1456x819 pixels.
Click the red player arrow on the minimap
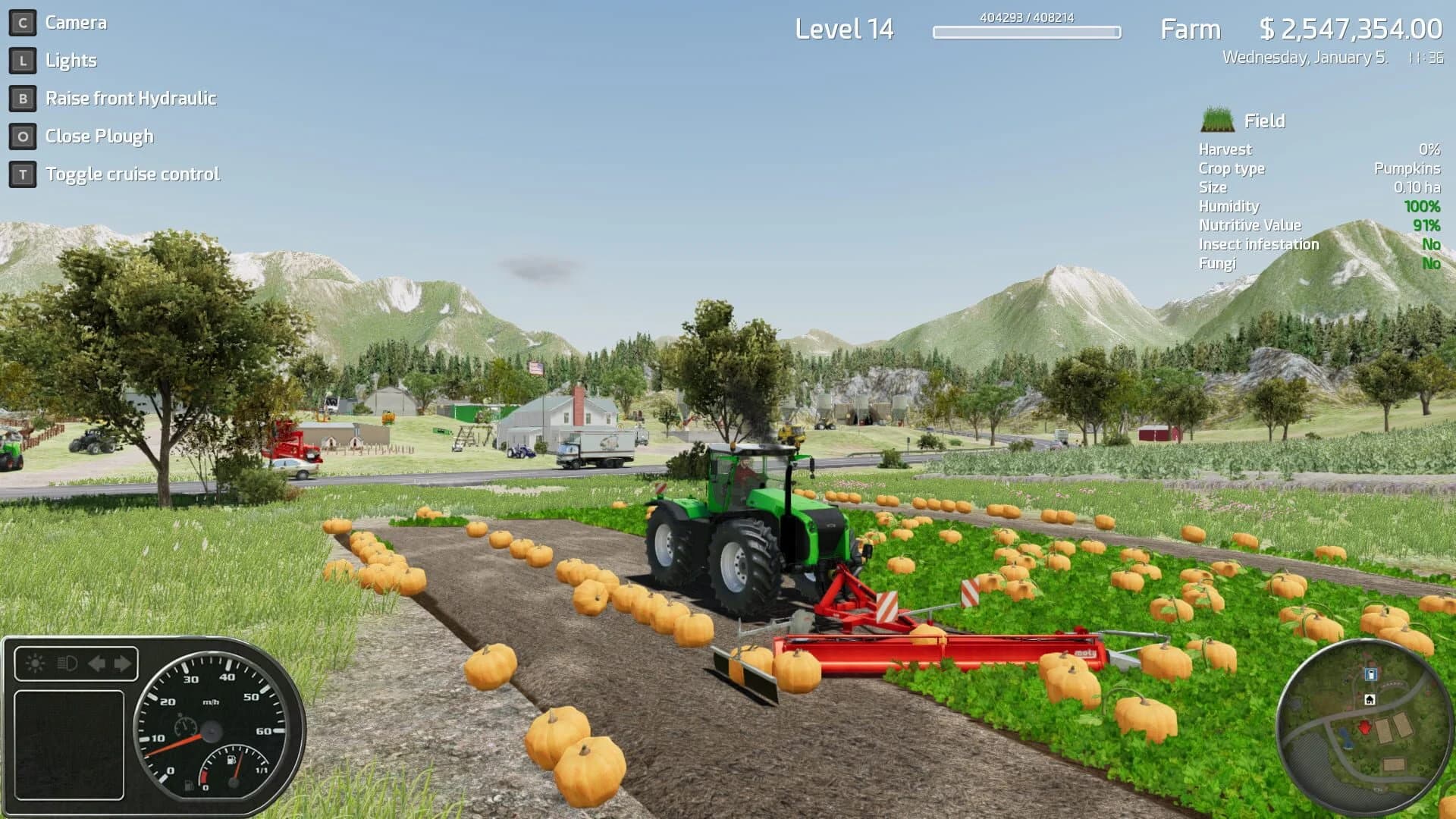tap(1364, 727)
